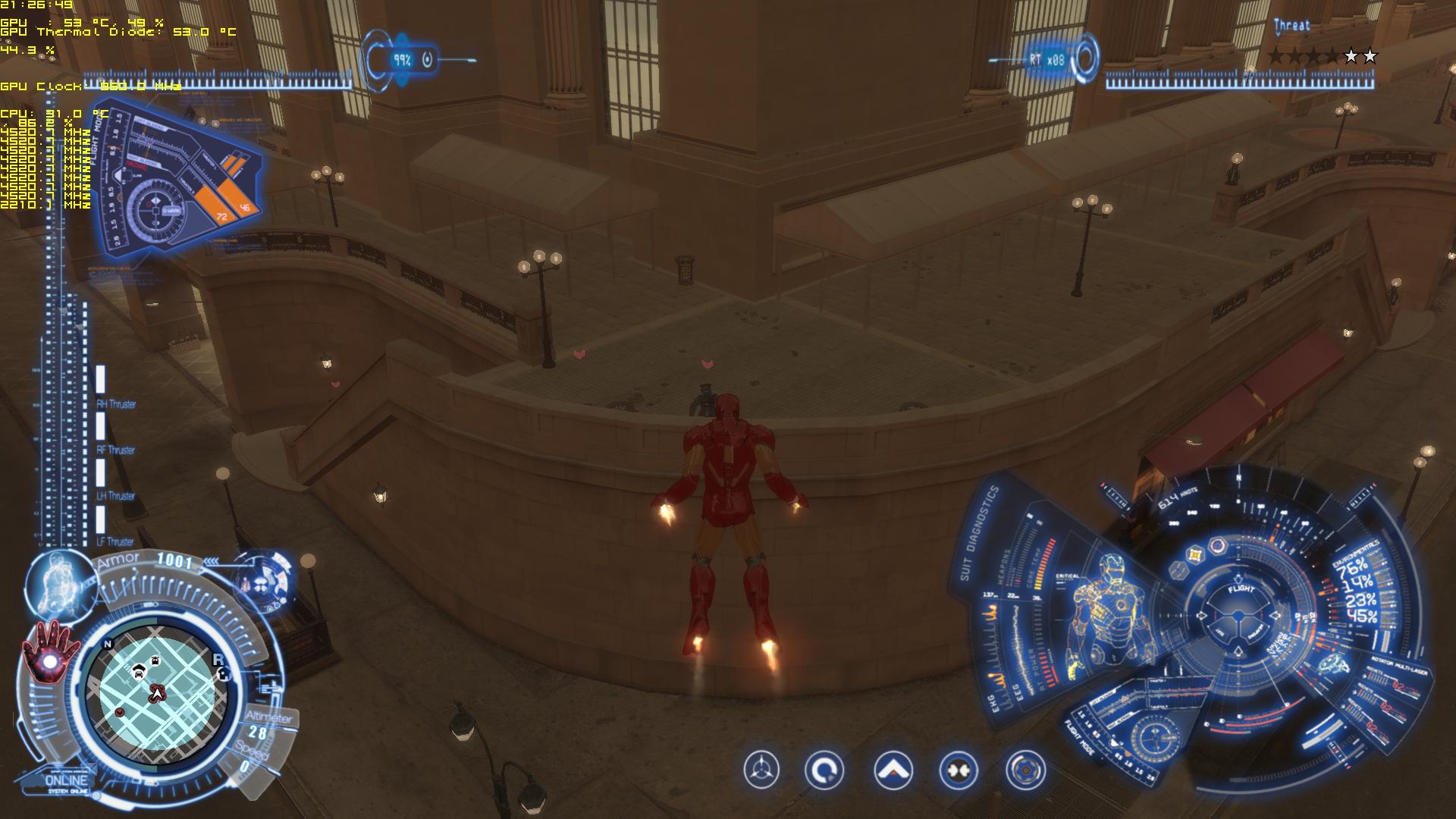This screenshot has height=819, width=1456.
Task: Click the System Online status label
Action: (x=67, y=783)
